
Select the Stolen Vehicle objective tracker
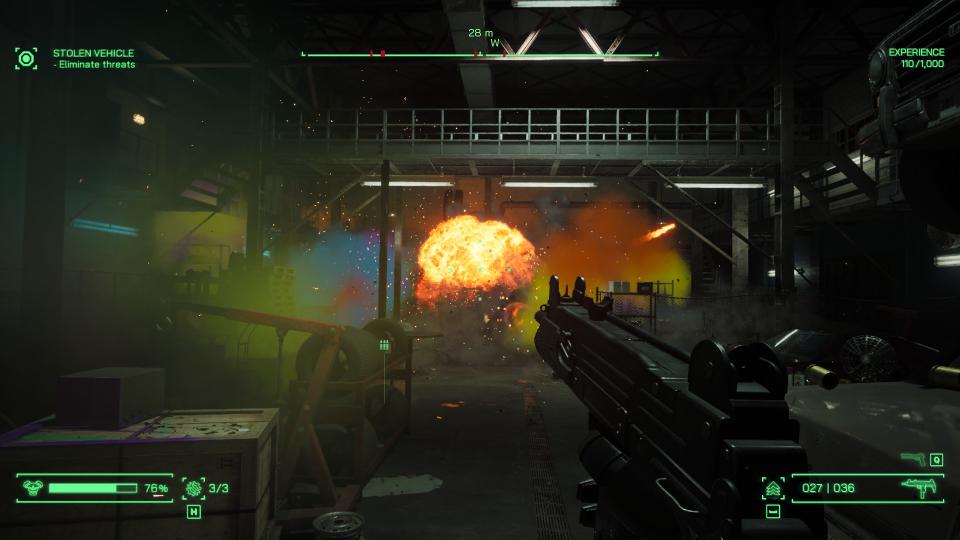(x=93, y=58)
